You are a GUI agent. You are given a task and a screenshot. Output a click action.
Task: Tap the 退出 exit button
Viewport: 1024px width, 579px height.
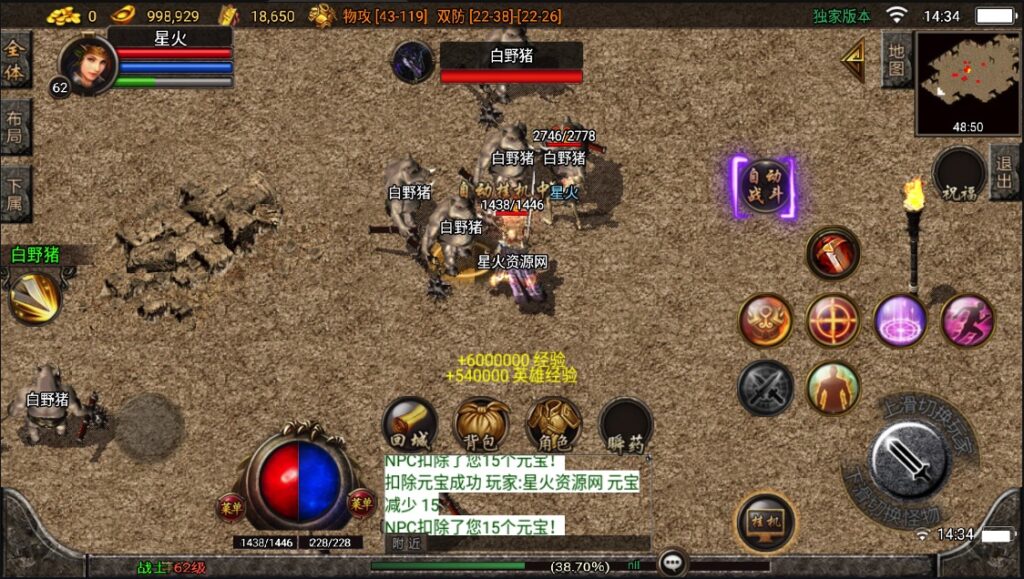pos(1005,173)
